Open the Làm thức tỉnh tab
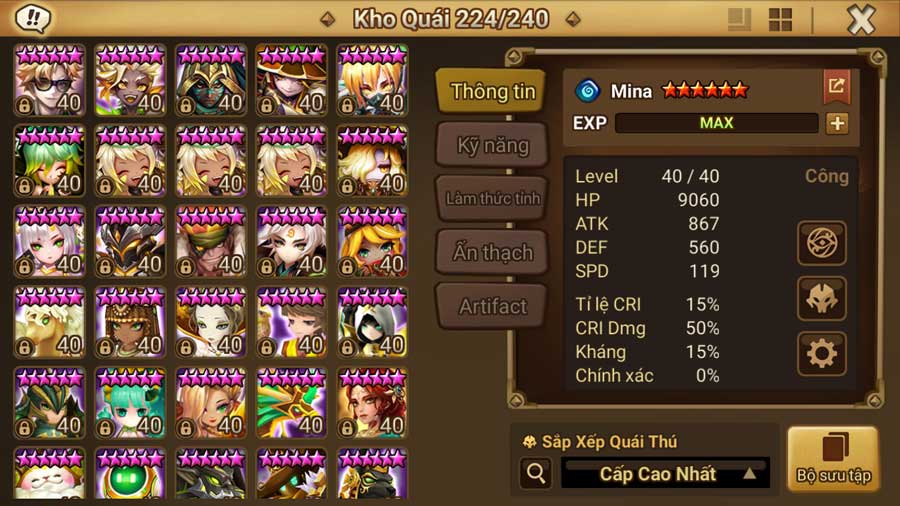 pyautogui.click(x=492, y=198)
